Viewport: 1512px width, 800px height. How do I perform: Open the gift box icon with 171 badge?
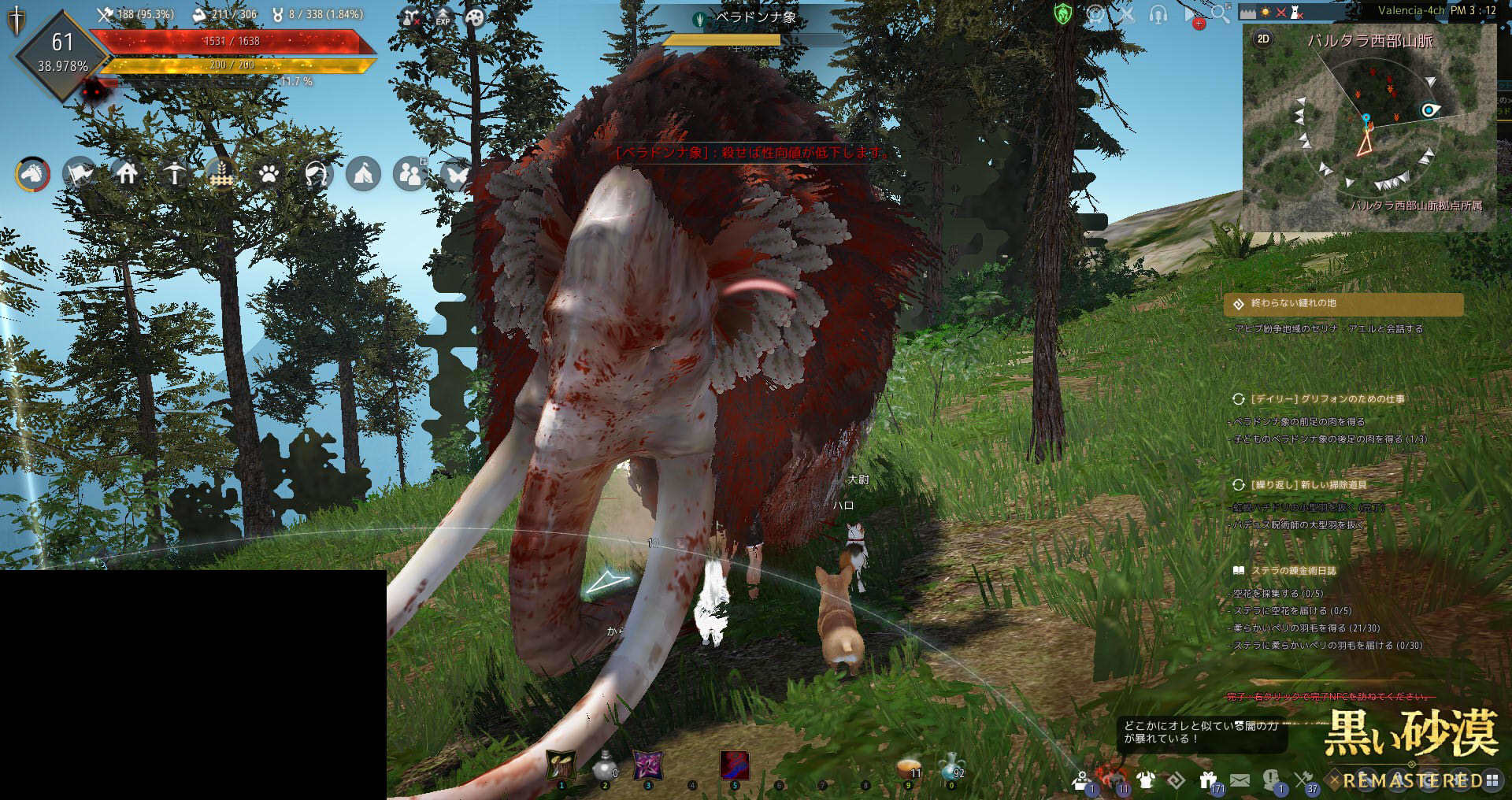pos(1208,780)
